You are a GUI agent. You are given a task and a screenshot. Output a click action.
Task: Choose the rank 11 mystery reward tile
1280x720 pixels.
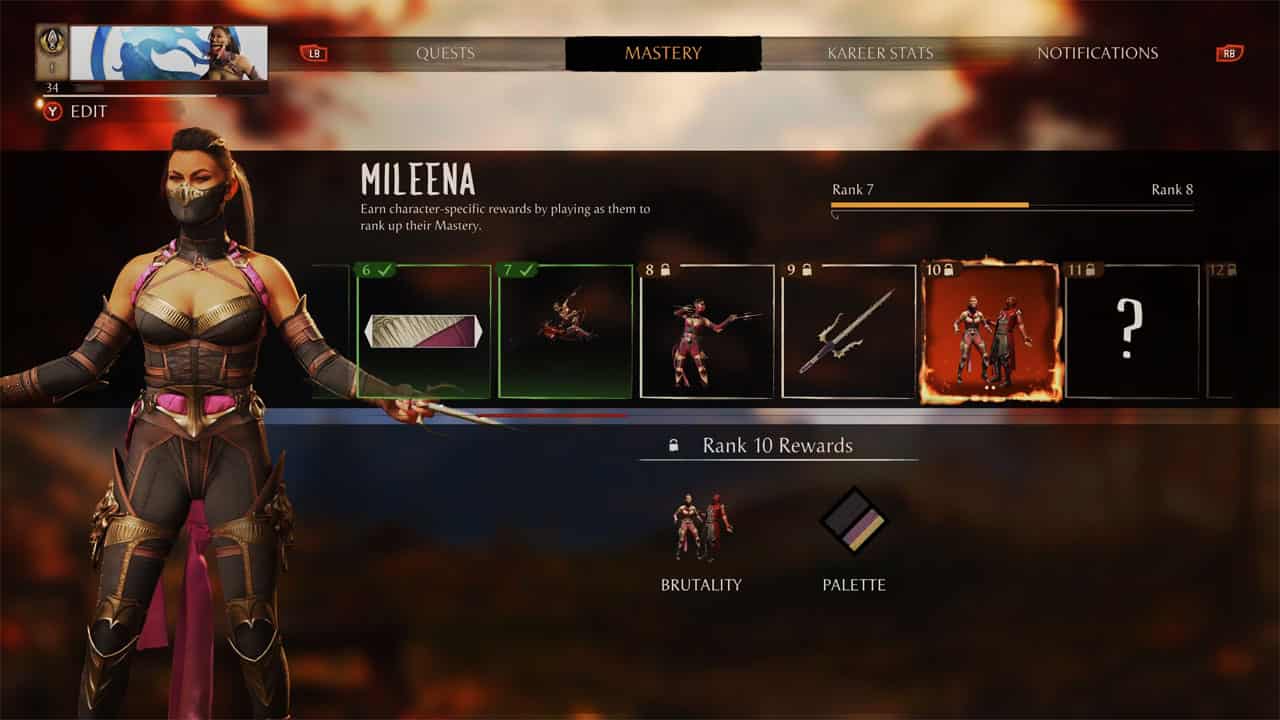tap(1132, 331)
